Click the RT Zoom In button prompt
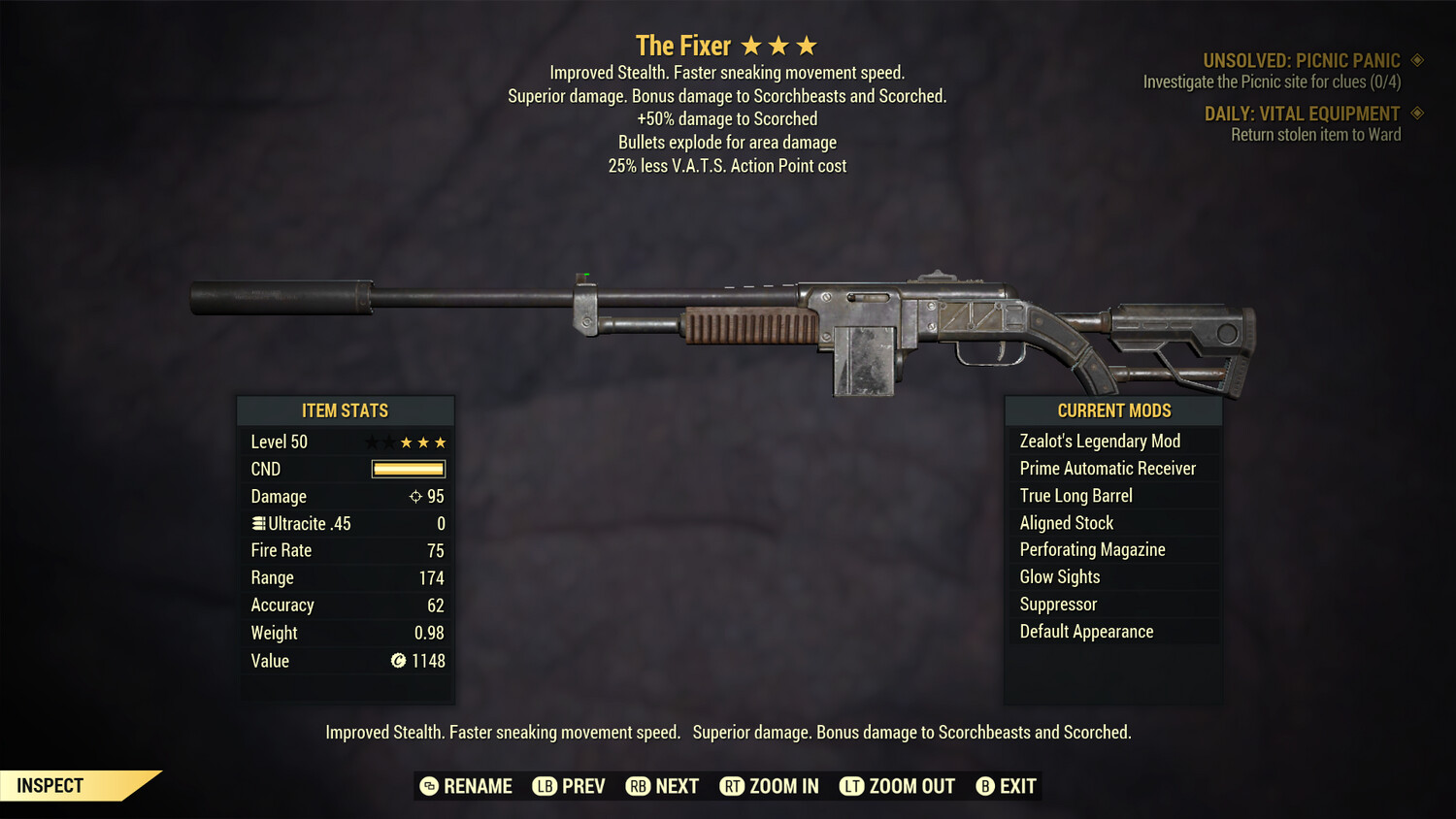Image resolution: width=1456 pixels, height=819 pixels. 769,786
